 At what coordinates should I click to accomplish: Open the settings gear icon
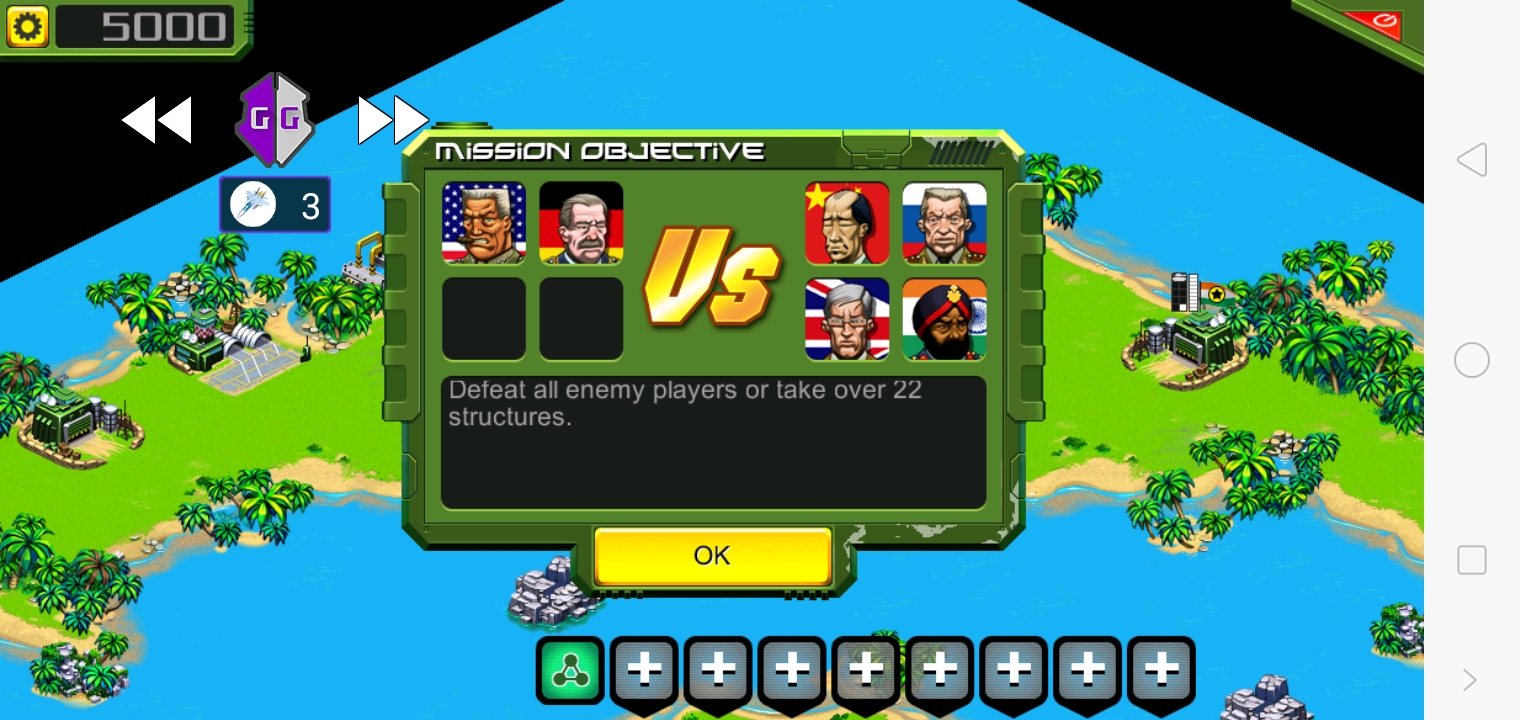coord(27,27)
